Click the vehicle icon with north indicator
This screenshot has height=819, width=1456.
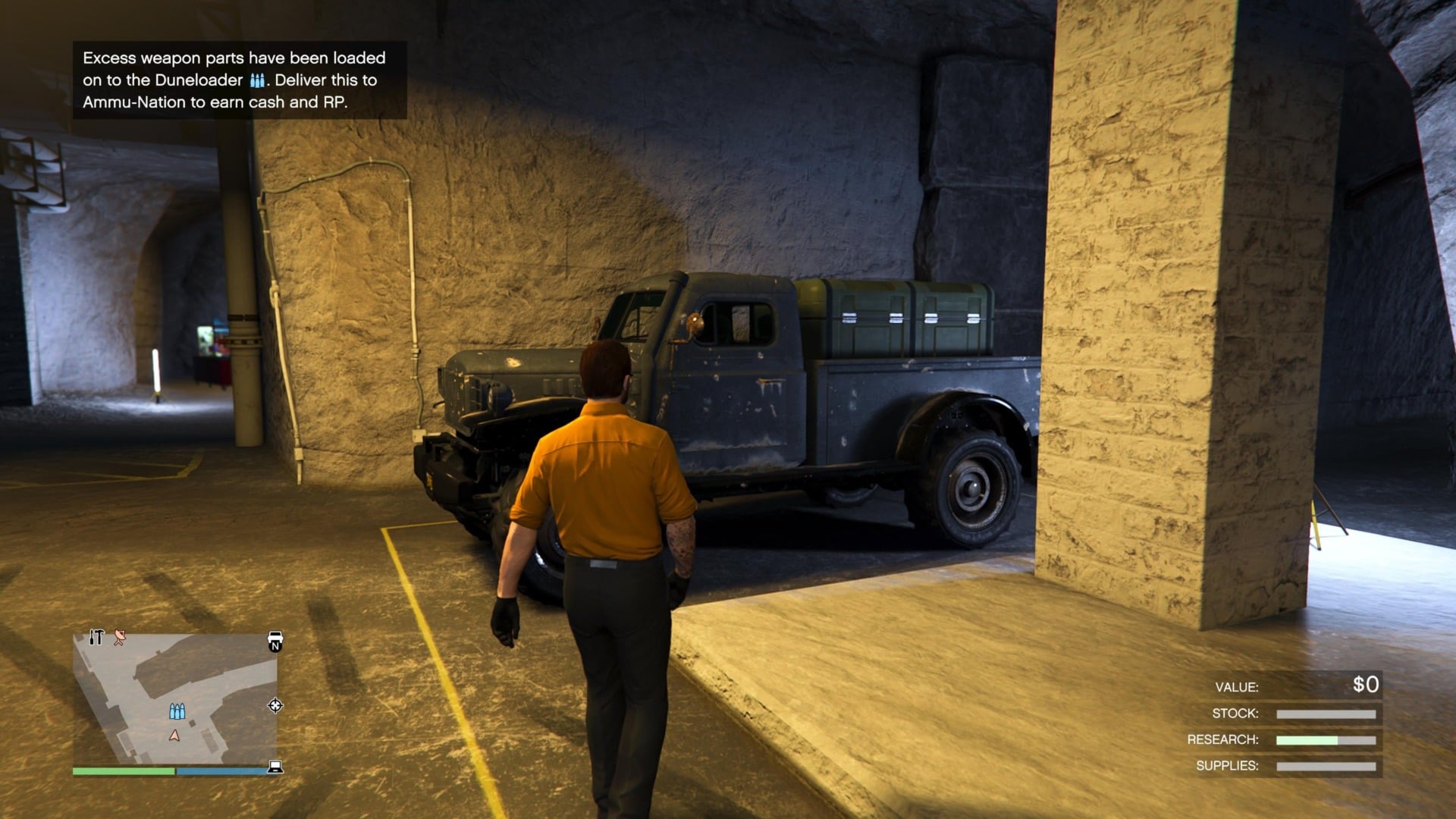275,641
